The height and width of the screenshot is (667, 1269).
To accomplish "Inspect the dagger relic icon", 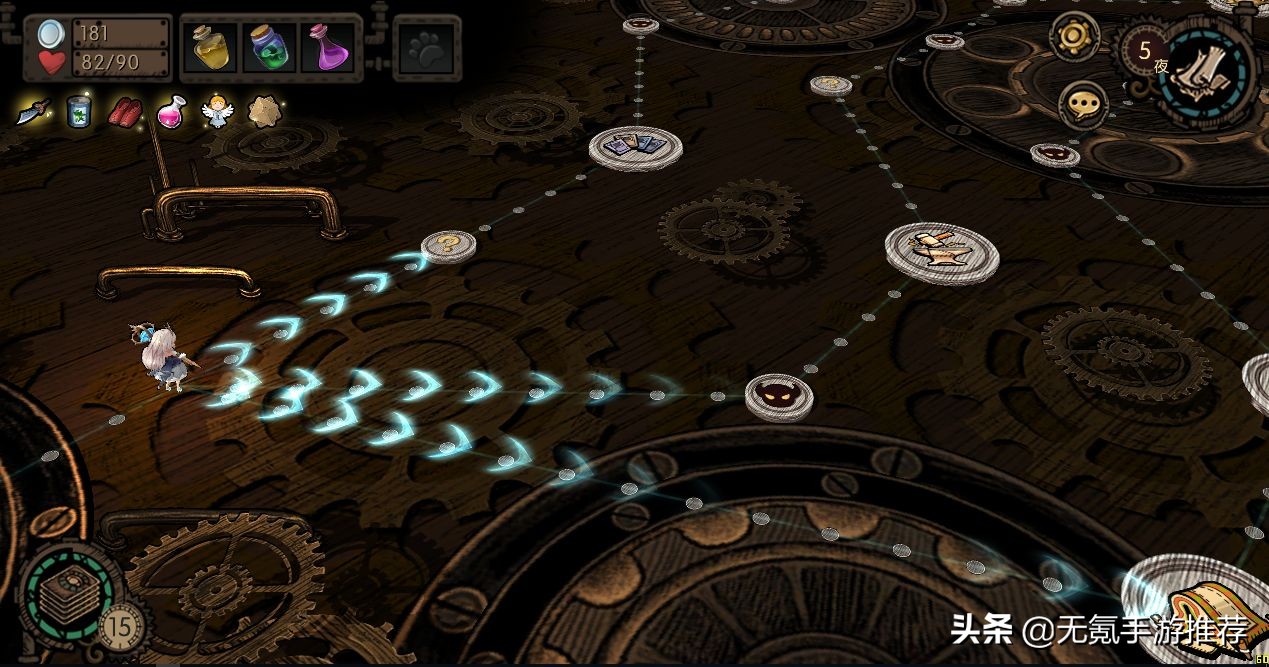I will [x=32, y=111].
